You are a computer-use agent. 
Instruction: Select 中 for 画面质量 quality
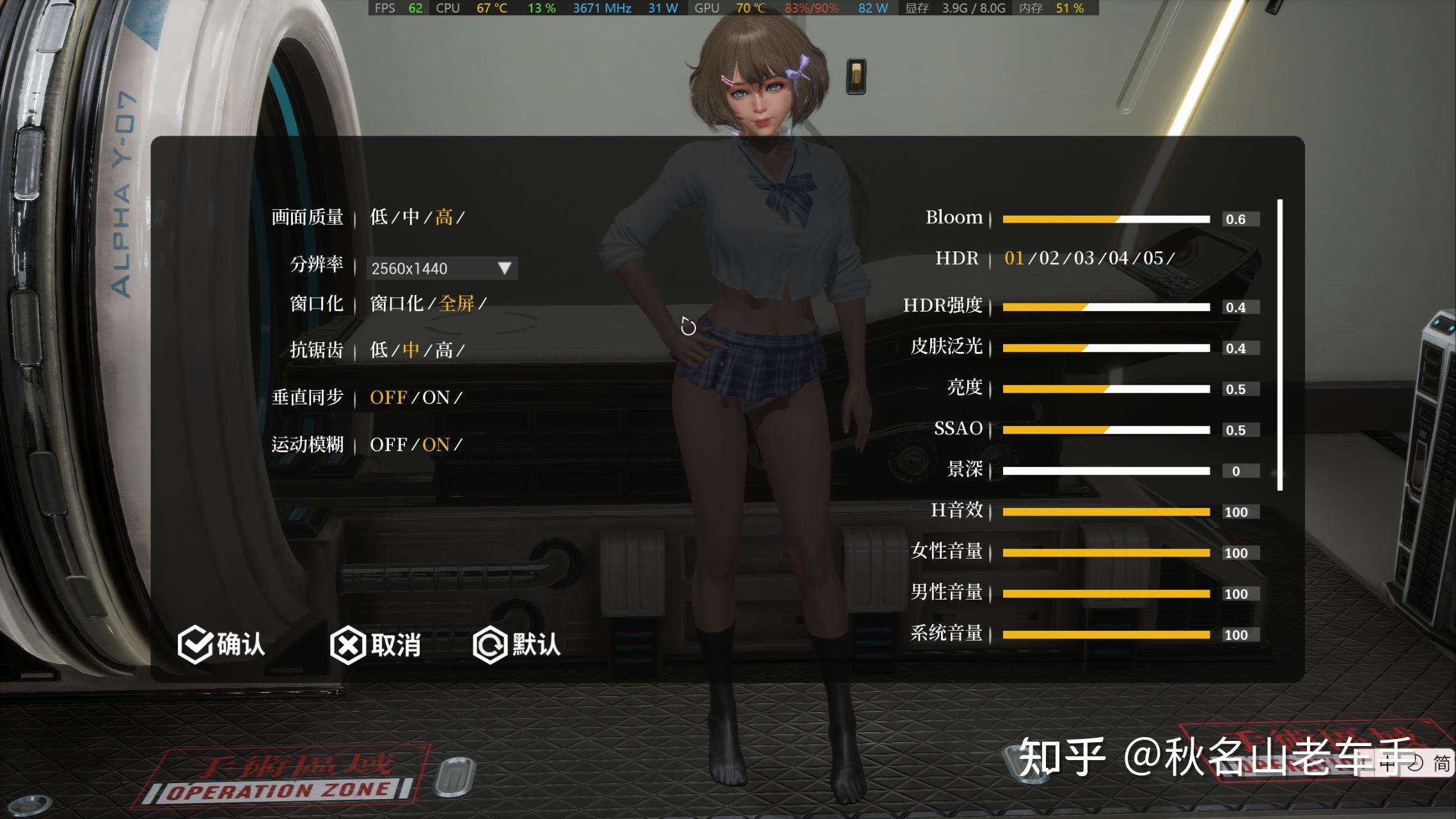click(413, 218)
